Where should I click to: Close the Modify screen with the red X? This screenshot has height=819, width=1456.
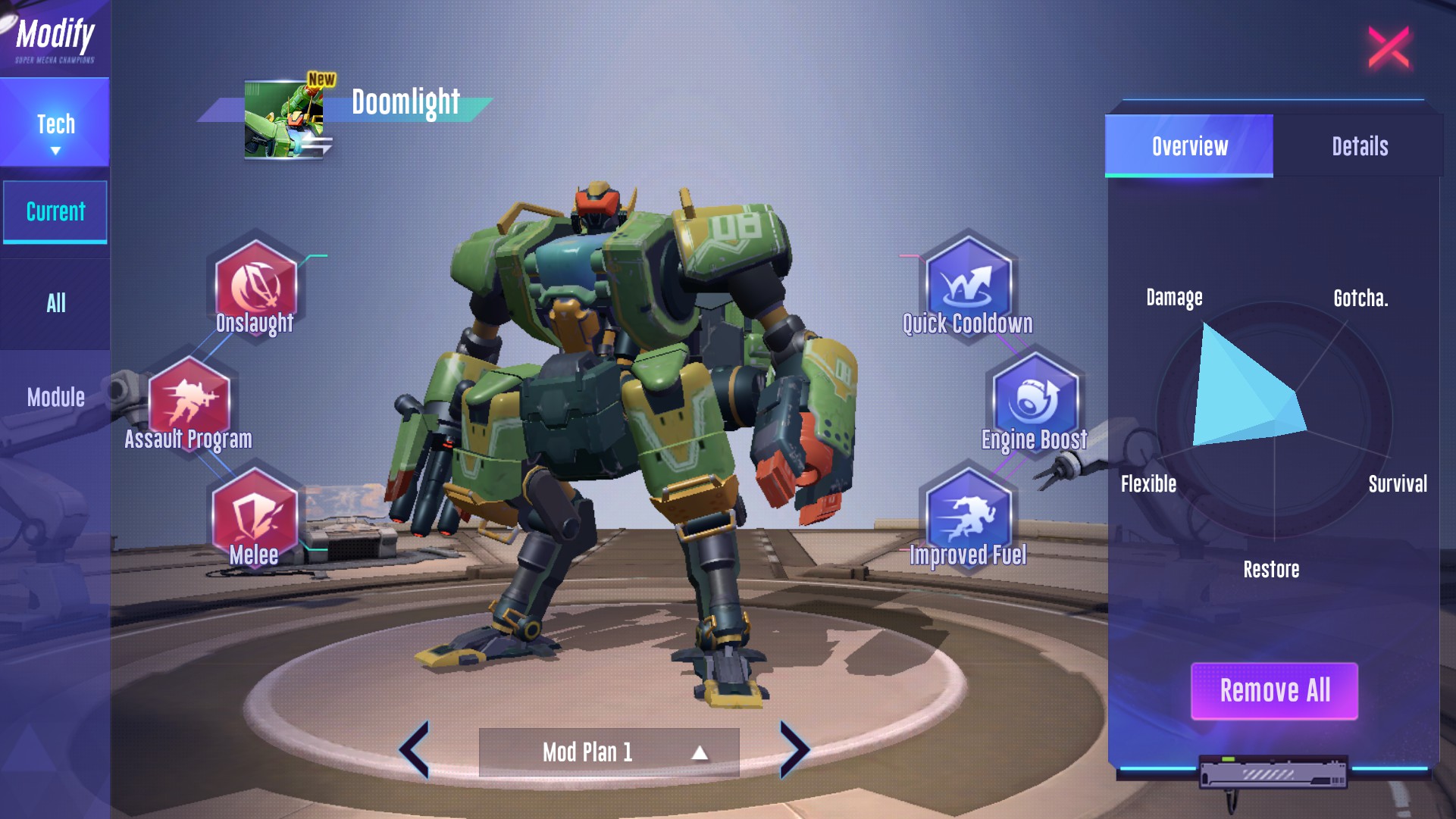coord(1389,48)
